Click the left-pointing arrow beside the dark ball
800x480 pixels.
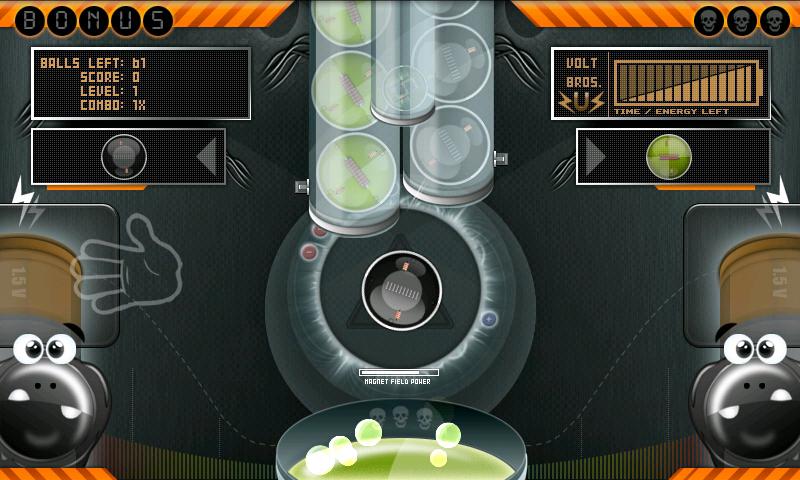point(206,156)
